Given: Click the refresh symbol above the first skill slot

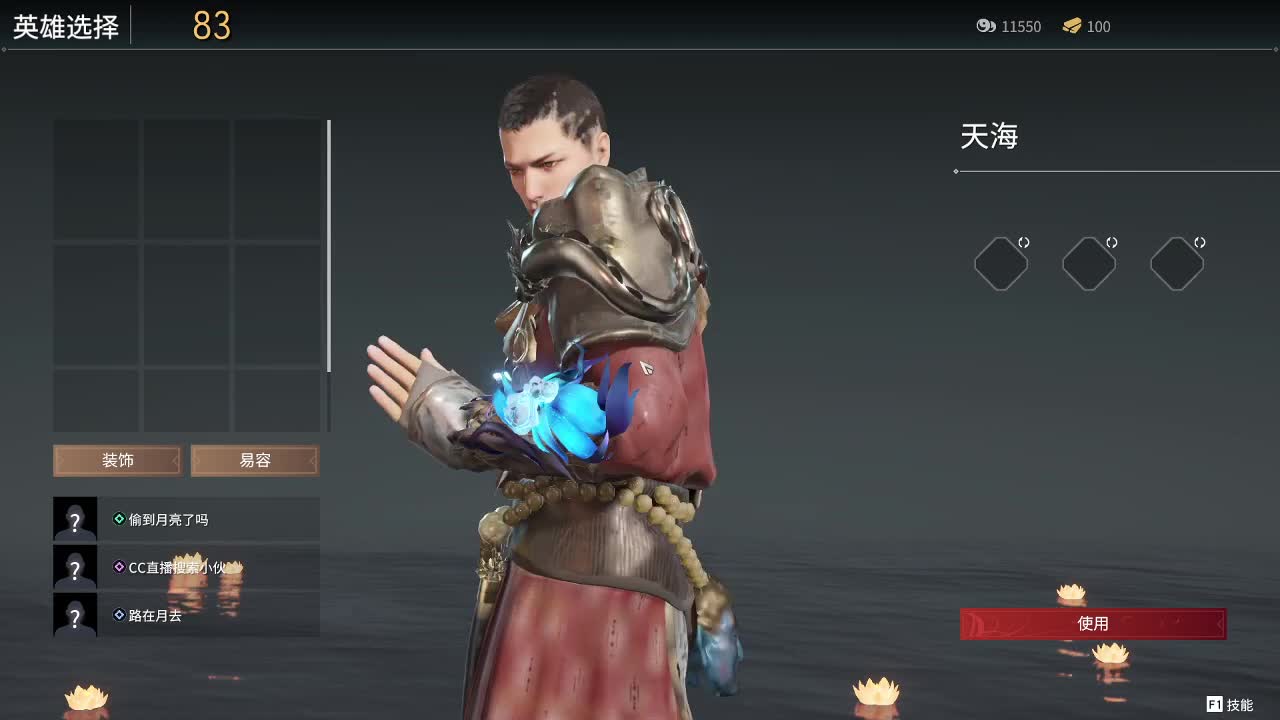Looking at the screenshot, I should (x=1025, y=240).
